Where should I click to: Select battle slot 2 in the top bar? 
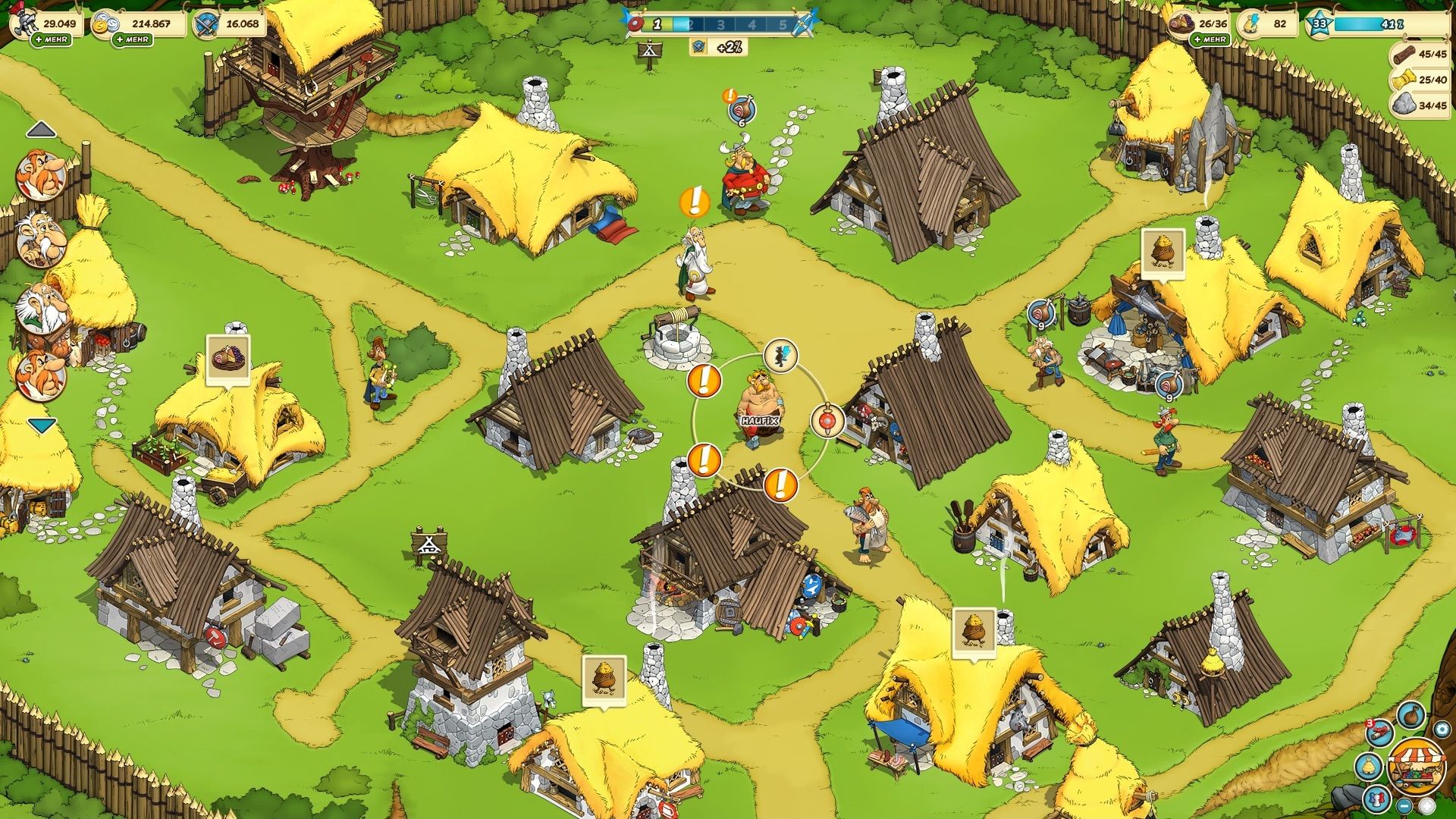click(x=690, y=24)
